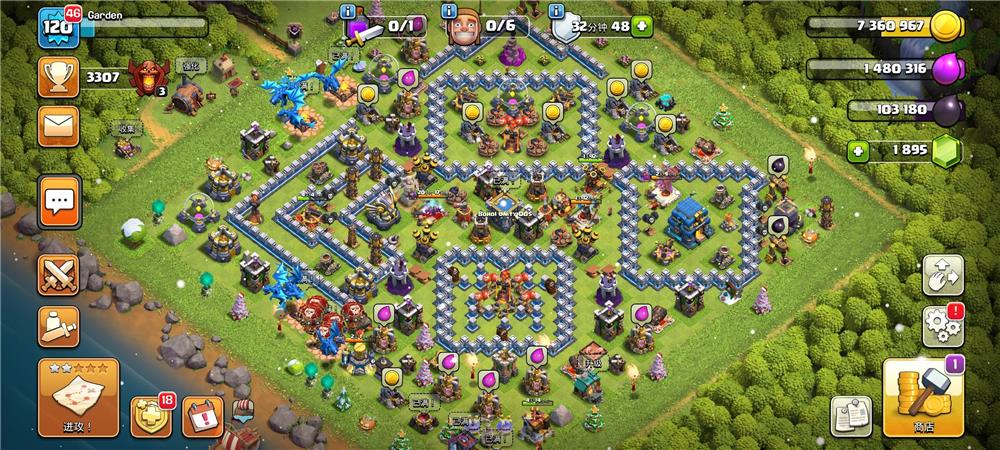Open the events calendar button

tap(203, 415)
